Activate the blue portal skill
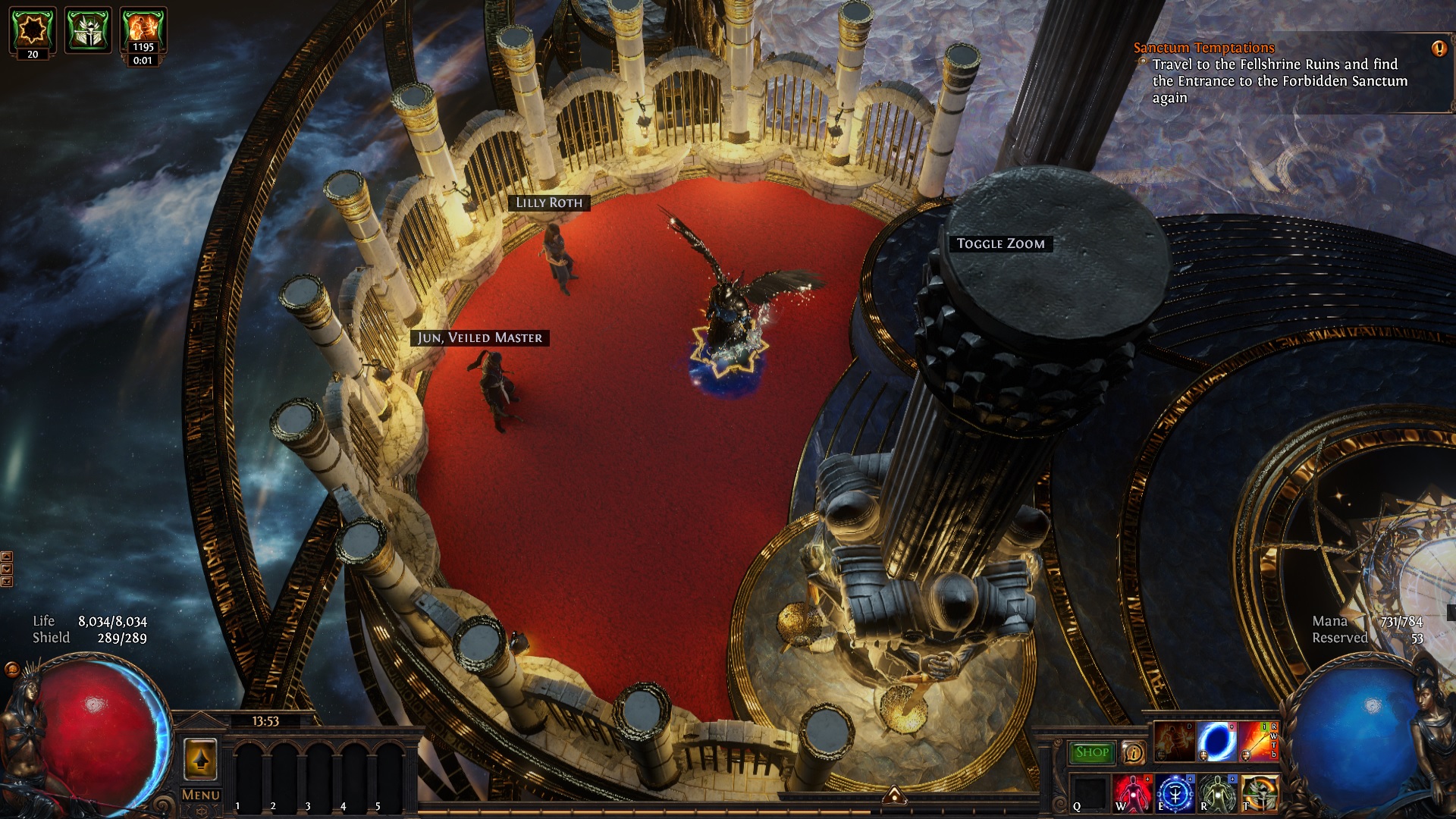Image resolution: width=1456 pixels, height=819 pixels. click(1217, 742)
